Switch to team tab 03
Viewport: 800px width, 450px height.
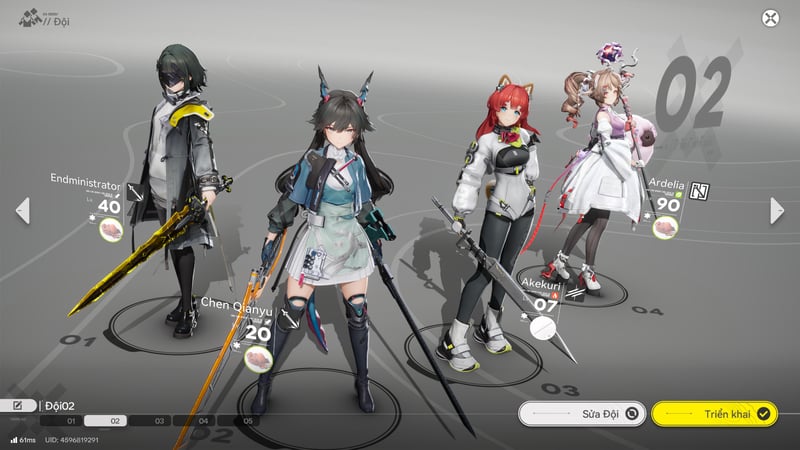(x=159, y=422)
